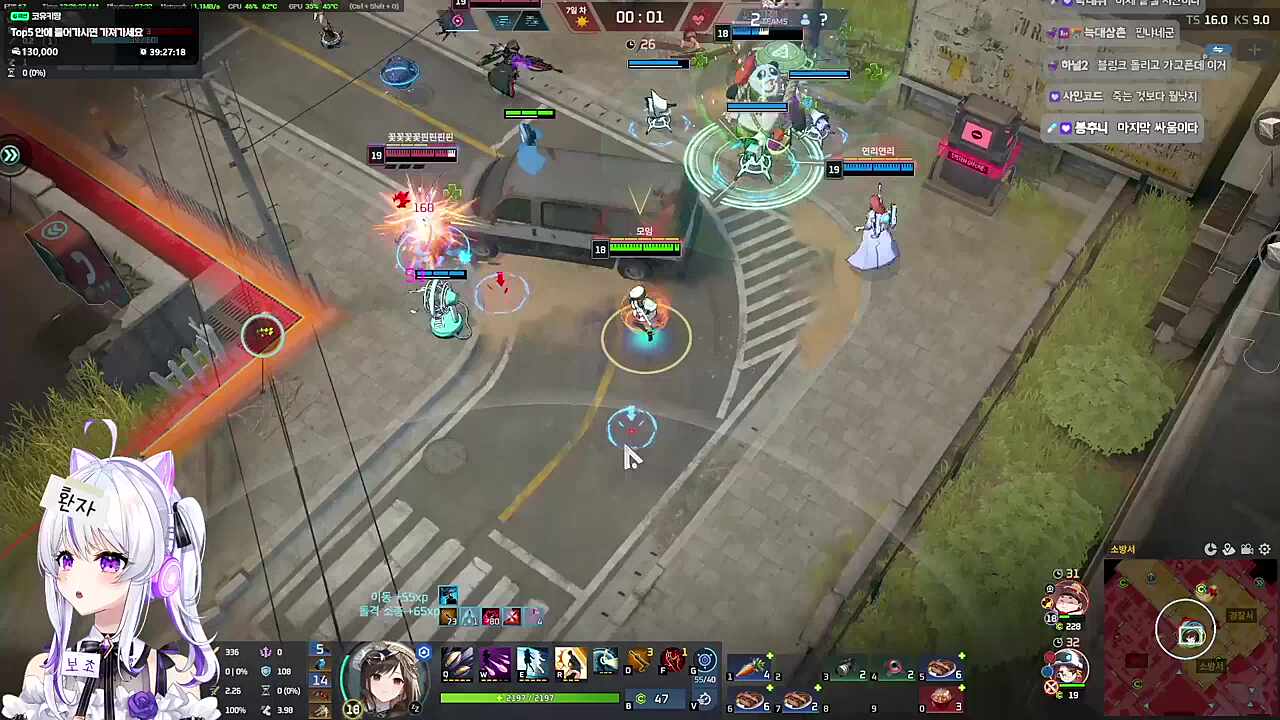Use the red food item in slot 0

click(942, 699)
